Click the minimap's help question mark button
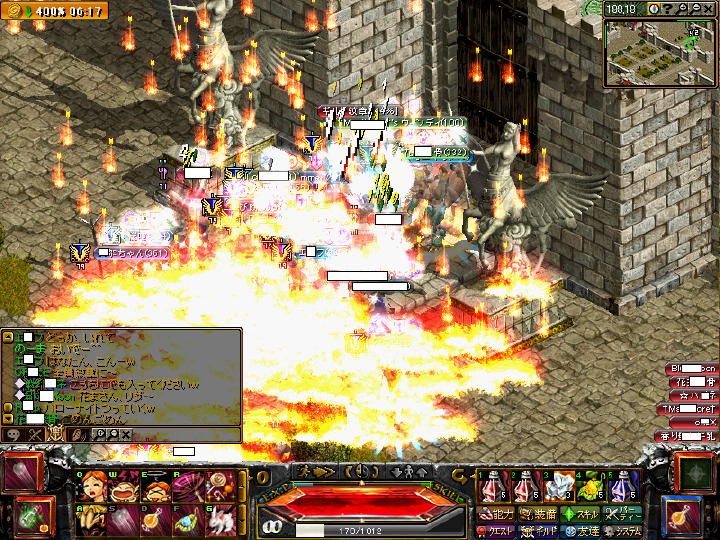 pyautogui.click(x=667, y=9)
